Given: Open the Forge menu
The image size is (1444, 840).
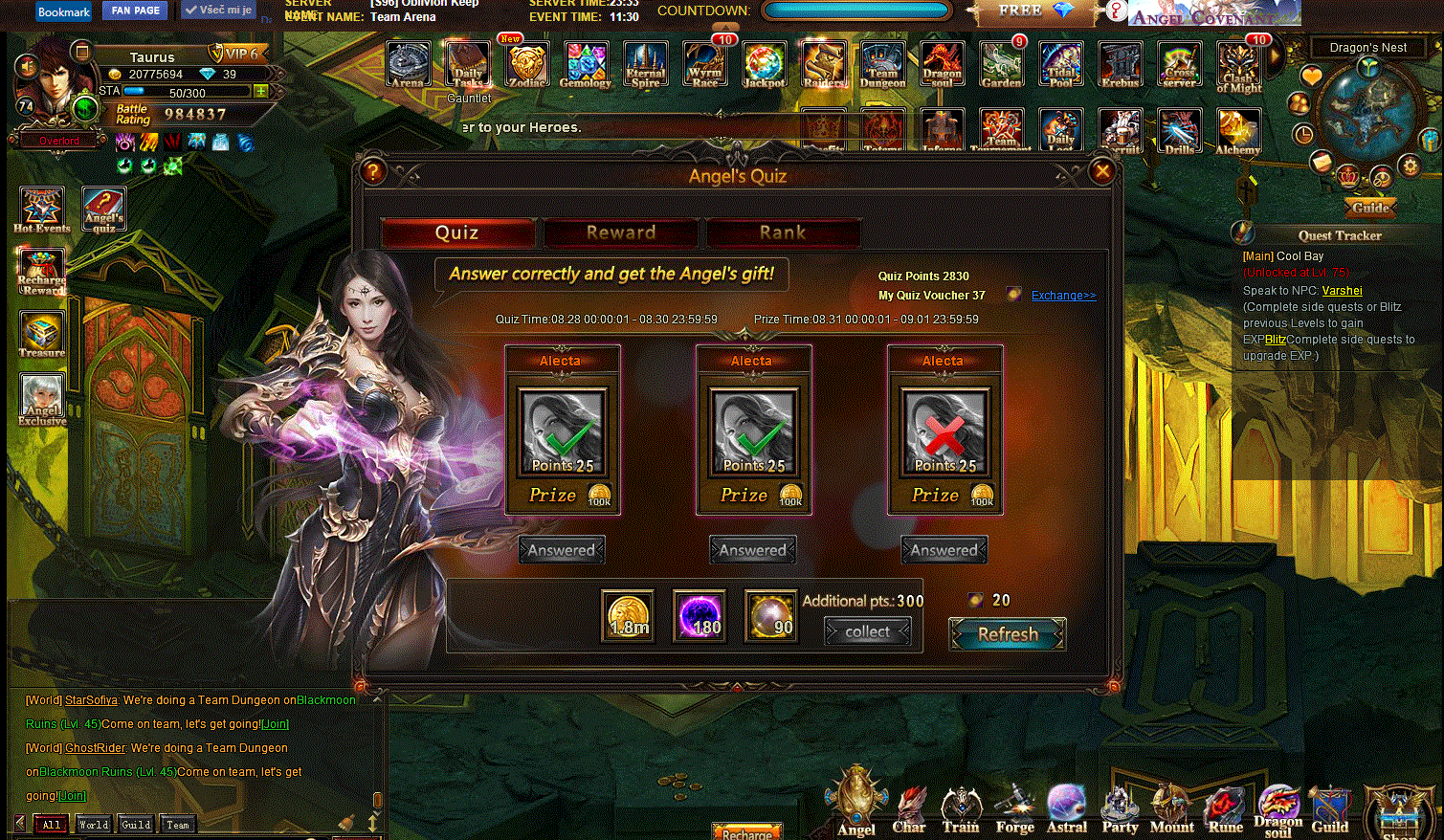Looking at the screenshot, I should (1014, 809).
